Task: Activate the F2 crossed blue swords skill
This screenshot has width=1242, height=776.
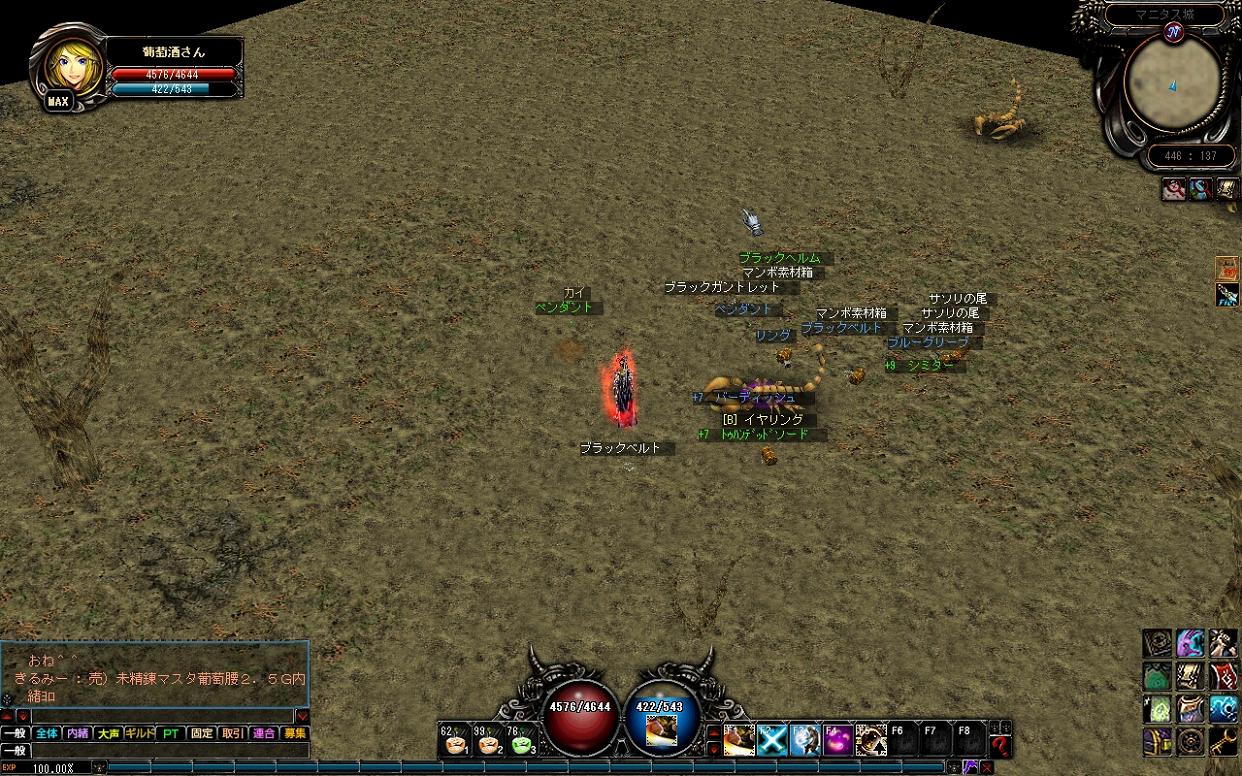Action: [x=772, y=740]
